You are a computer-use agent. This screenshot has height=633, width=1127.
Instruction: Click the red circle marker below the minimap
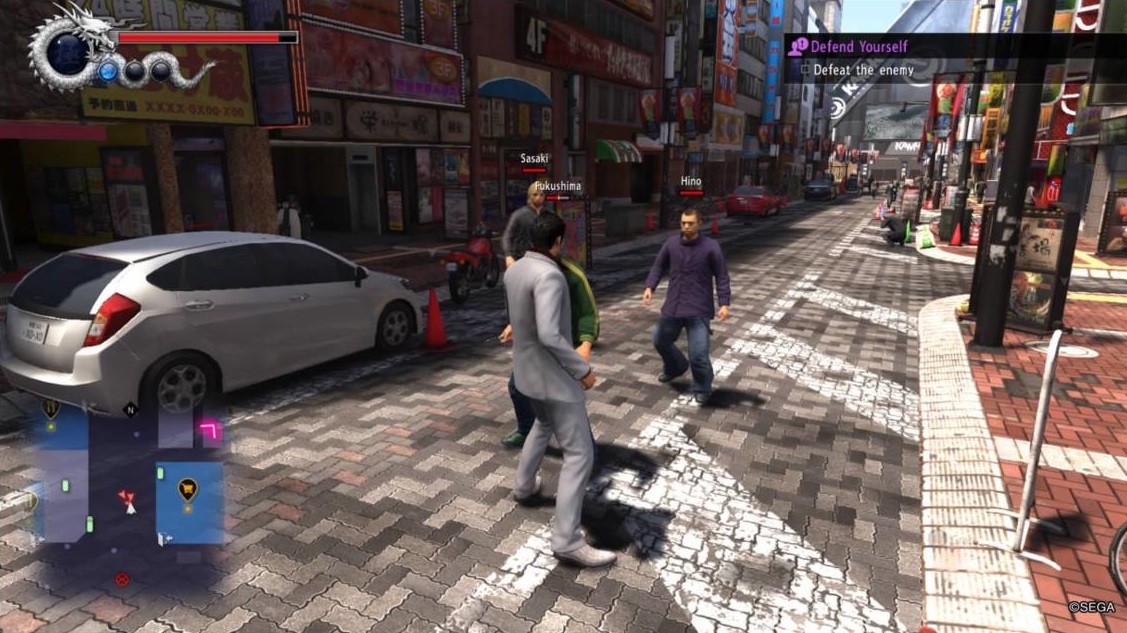pos(122,578)
